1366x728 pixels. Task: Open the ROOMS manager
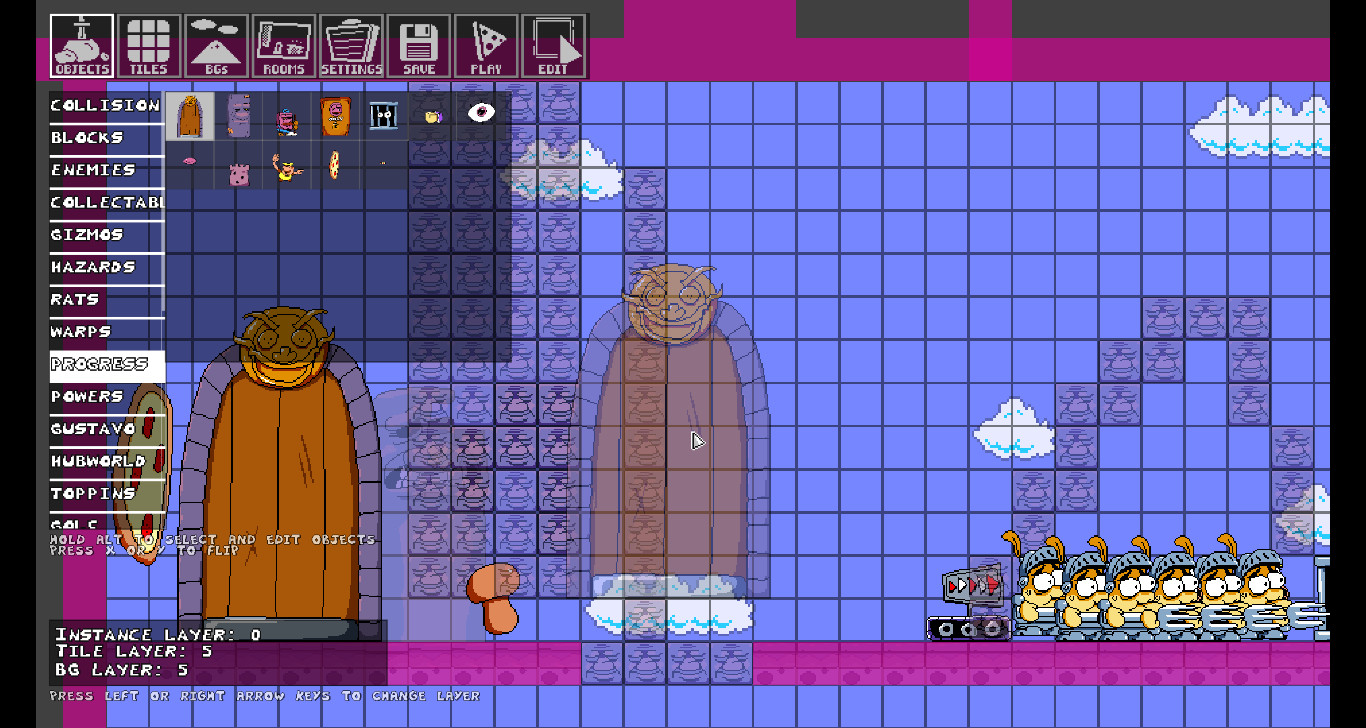click(285, 44)
